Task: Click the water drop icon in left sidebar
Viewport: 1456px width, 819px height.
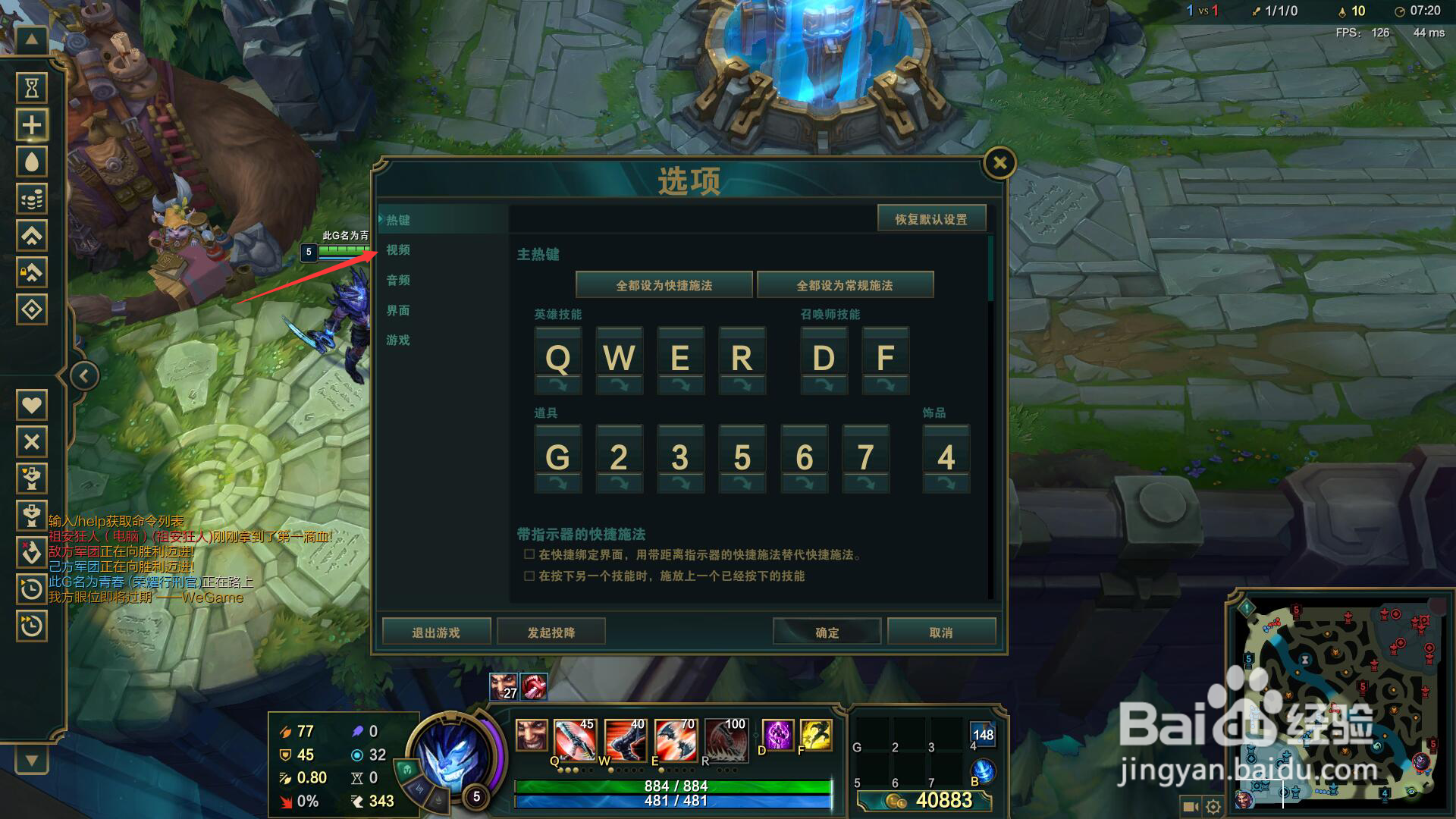Action: (x=31, y=162)
